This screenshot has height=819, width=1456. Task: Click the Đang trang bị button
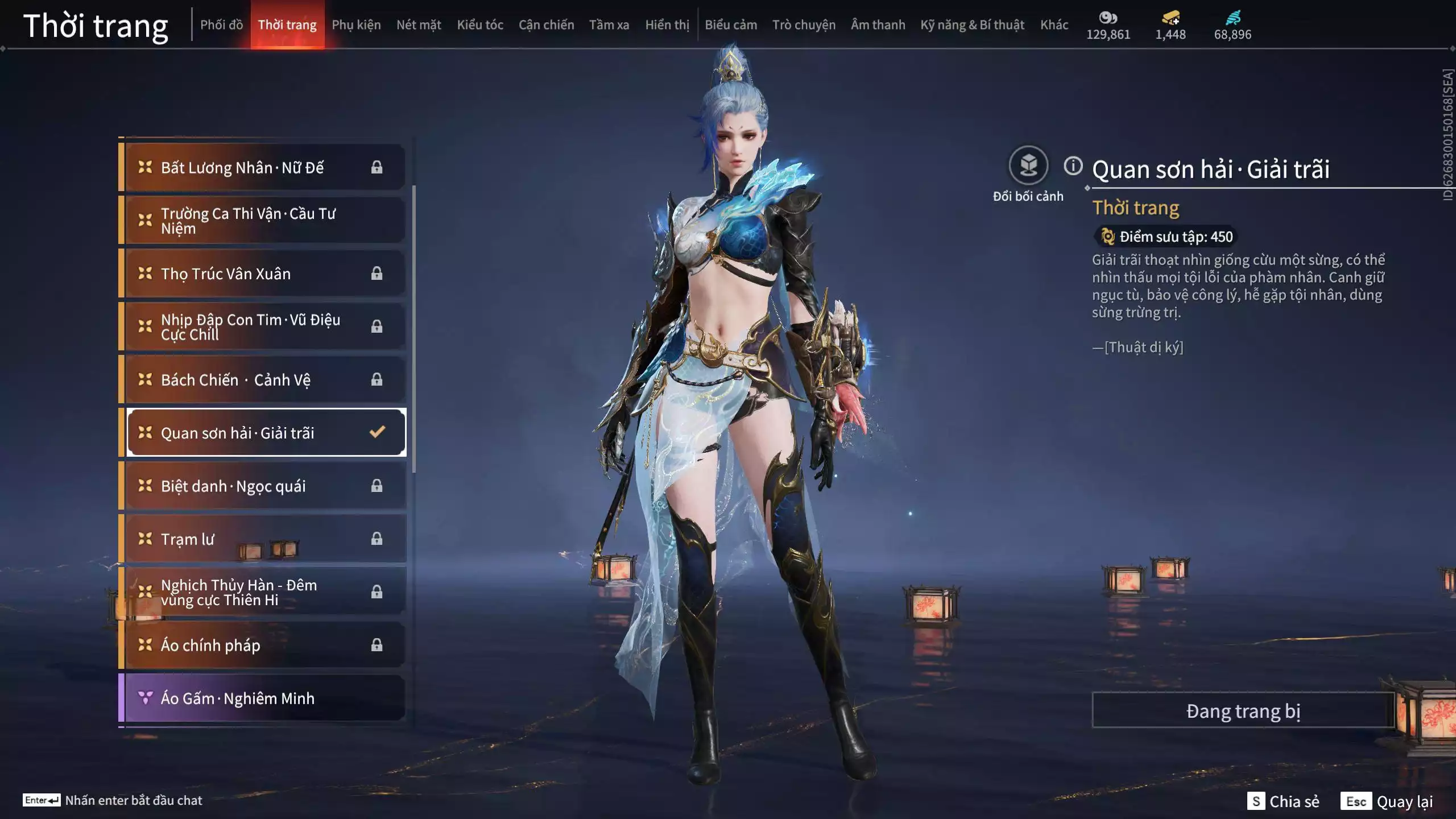point(1243,711)
